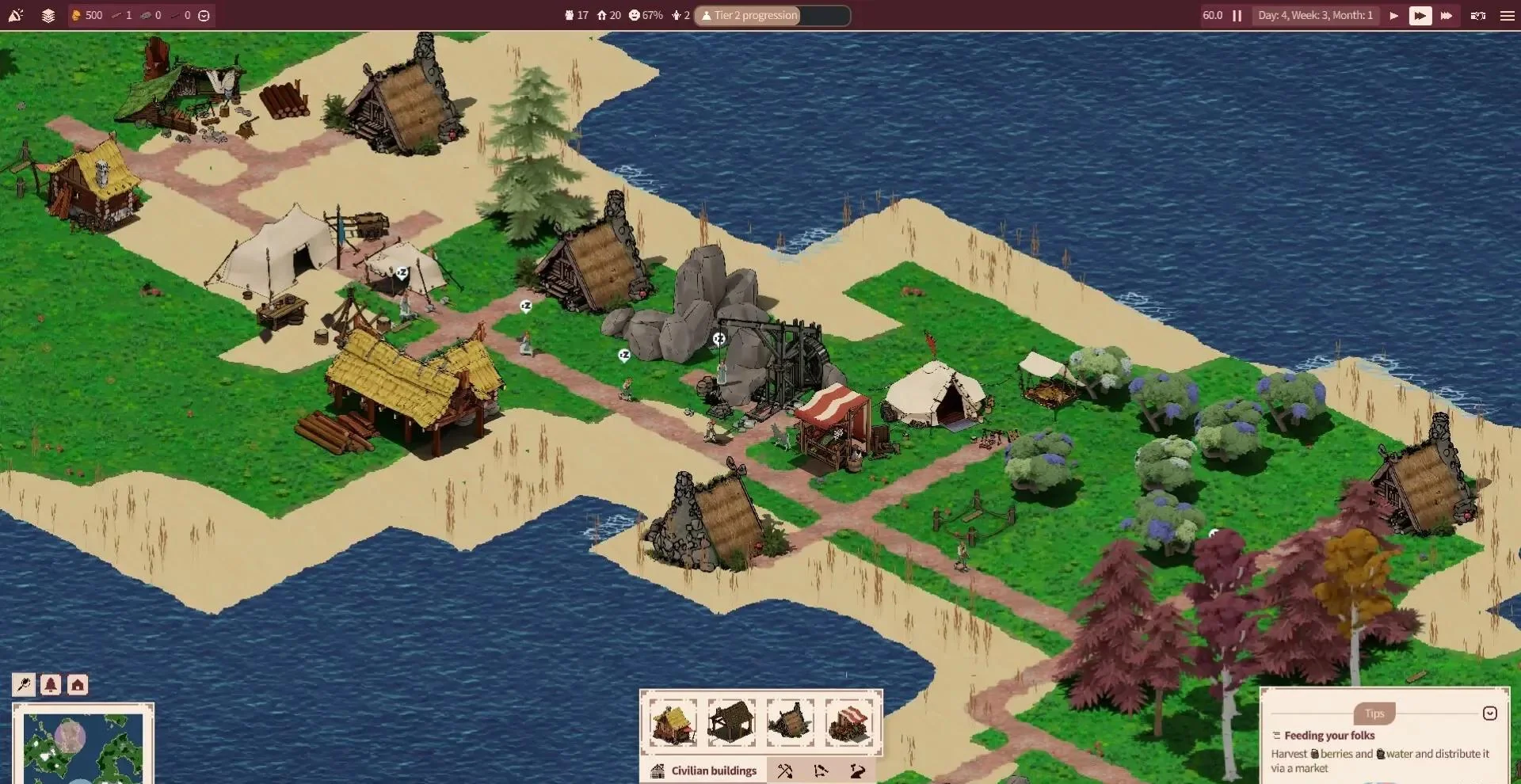Open the hamburger main menu
The width and height of the screenshot is (1521, 784).
[x=1507, y=16]
